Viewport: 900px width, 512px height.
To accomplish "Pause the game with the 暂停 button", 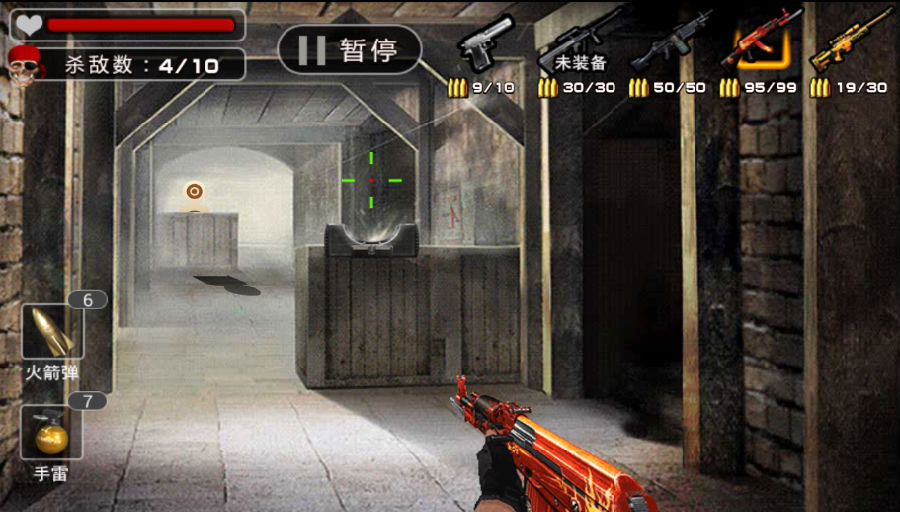I will tap(349, 50).
